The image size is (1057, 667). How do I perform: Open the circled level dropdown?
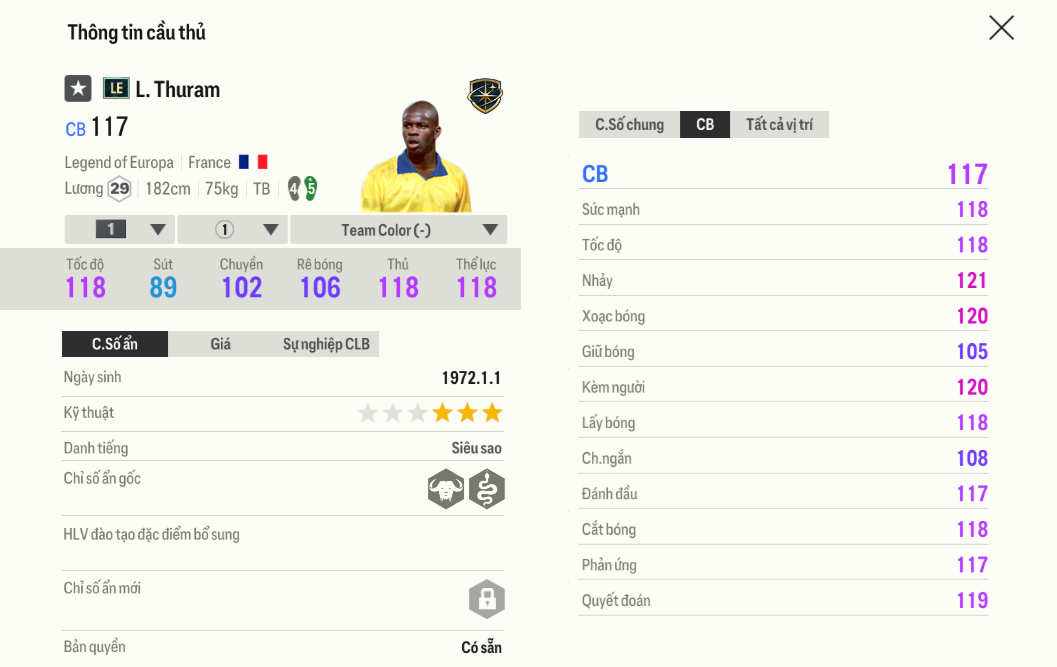(233, 230)
